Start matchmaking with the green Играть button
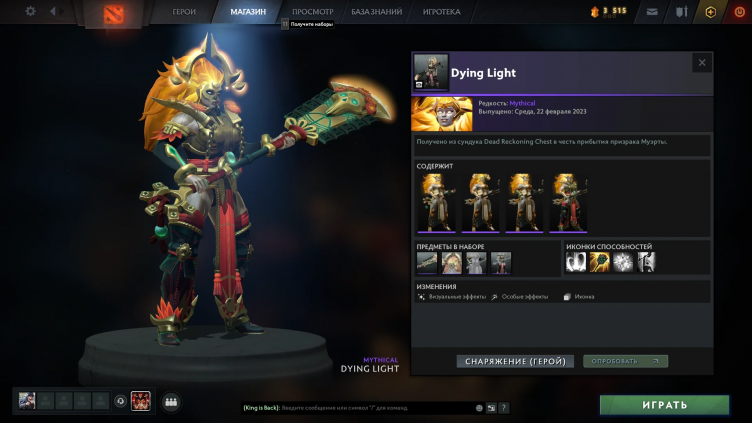The height and width of the screenshot is (423, 752). (x=664, y=405)
